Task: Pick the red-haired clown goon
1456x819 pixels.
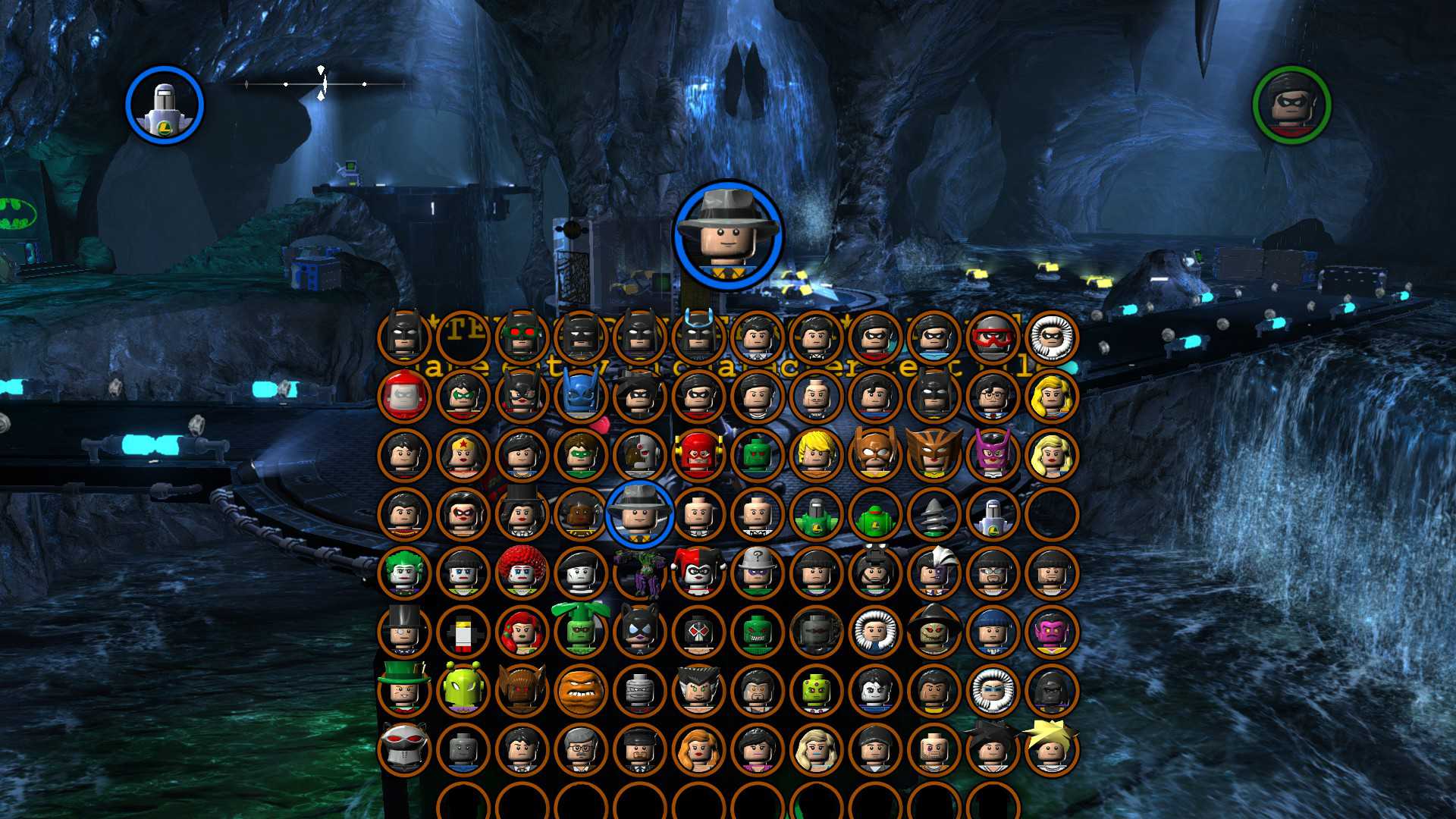Action: (x=522, y=573)
